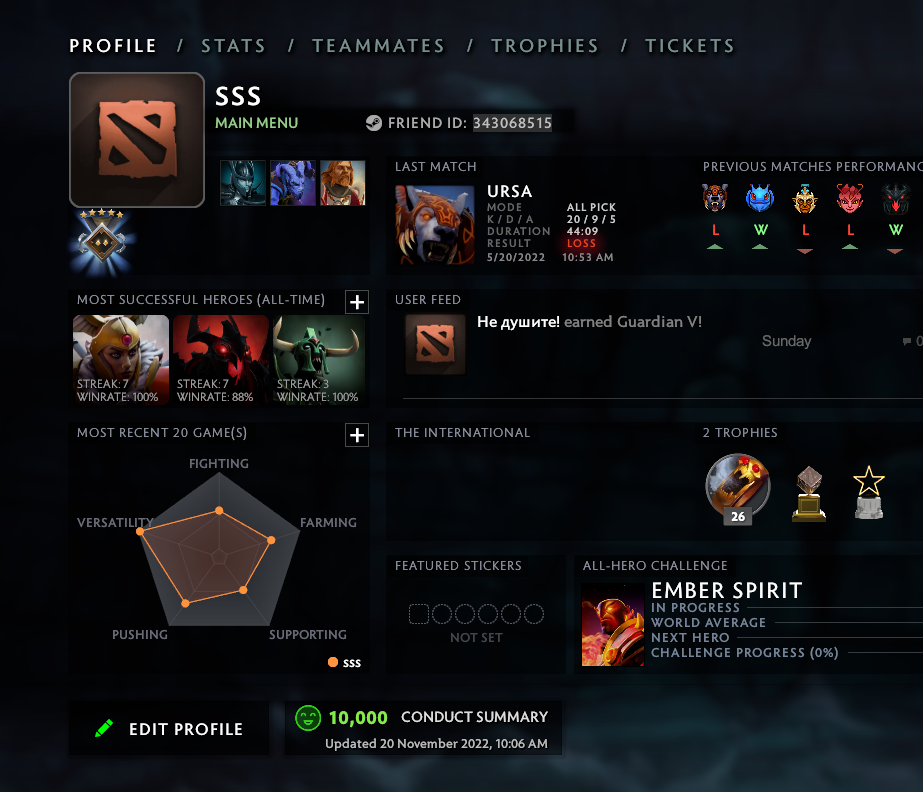Go to the Tickets tab
The height and width of the screenshot is (792, 923).
coord(690,46)
